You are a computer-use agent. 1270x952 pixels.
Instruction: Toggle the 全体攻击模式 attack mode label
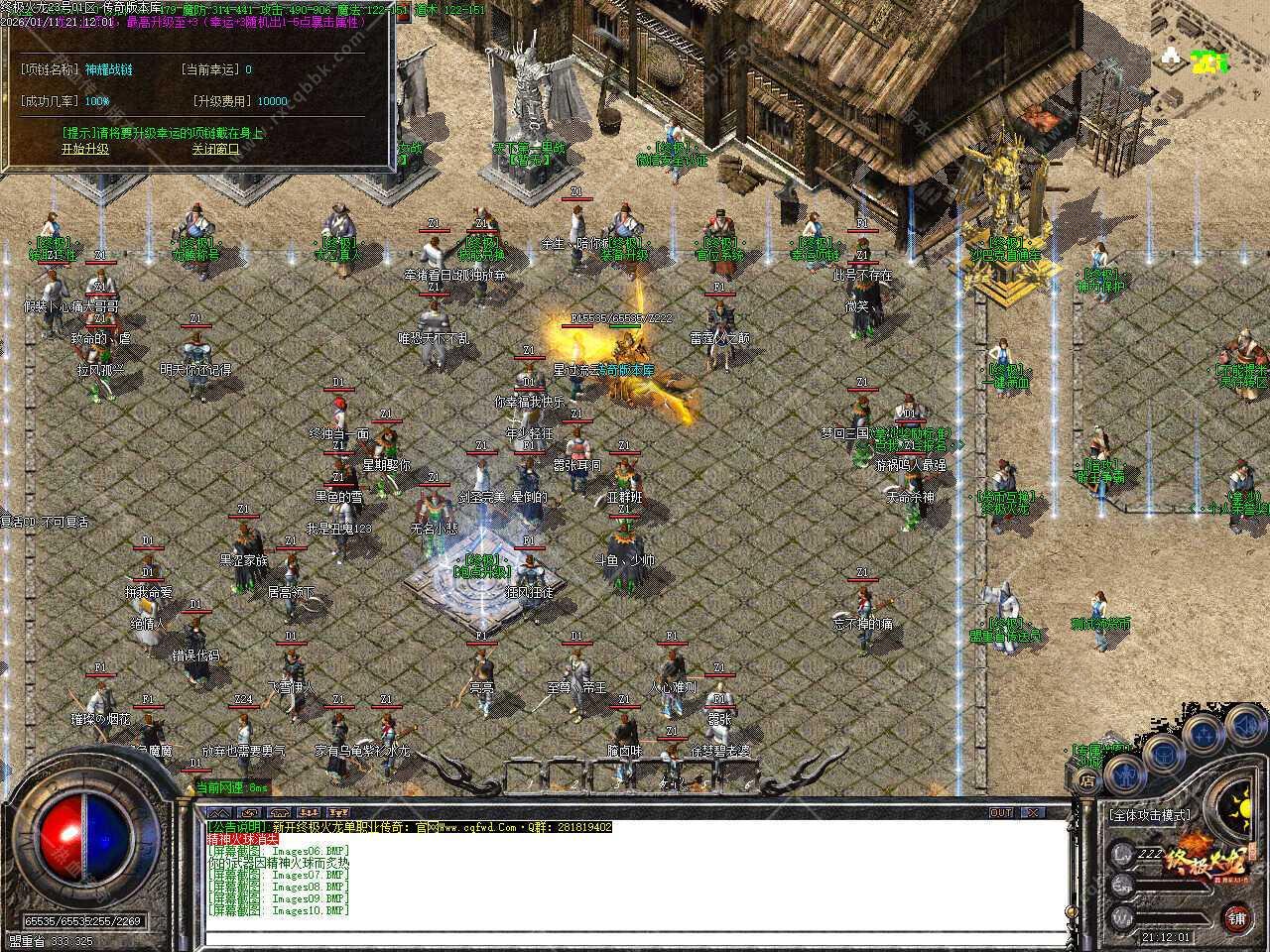click(1150, 814)
